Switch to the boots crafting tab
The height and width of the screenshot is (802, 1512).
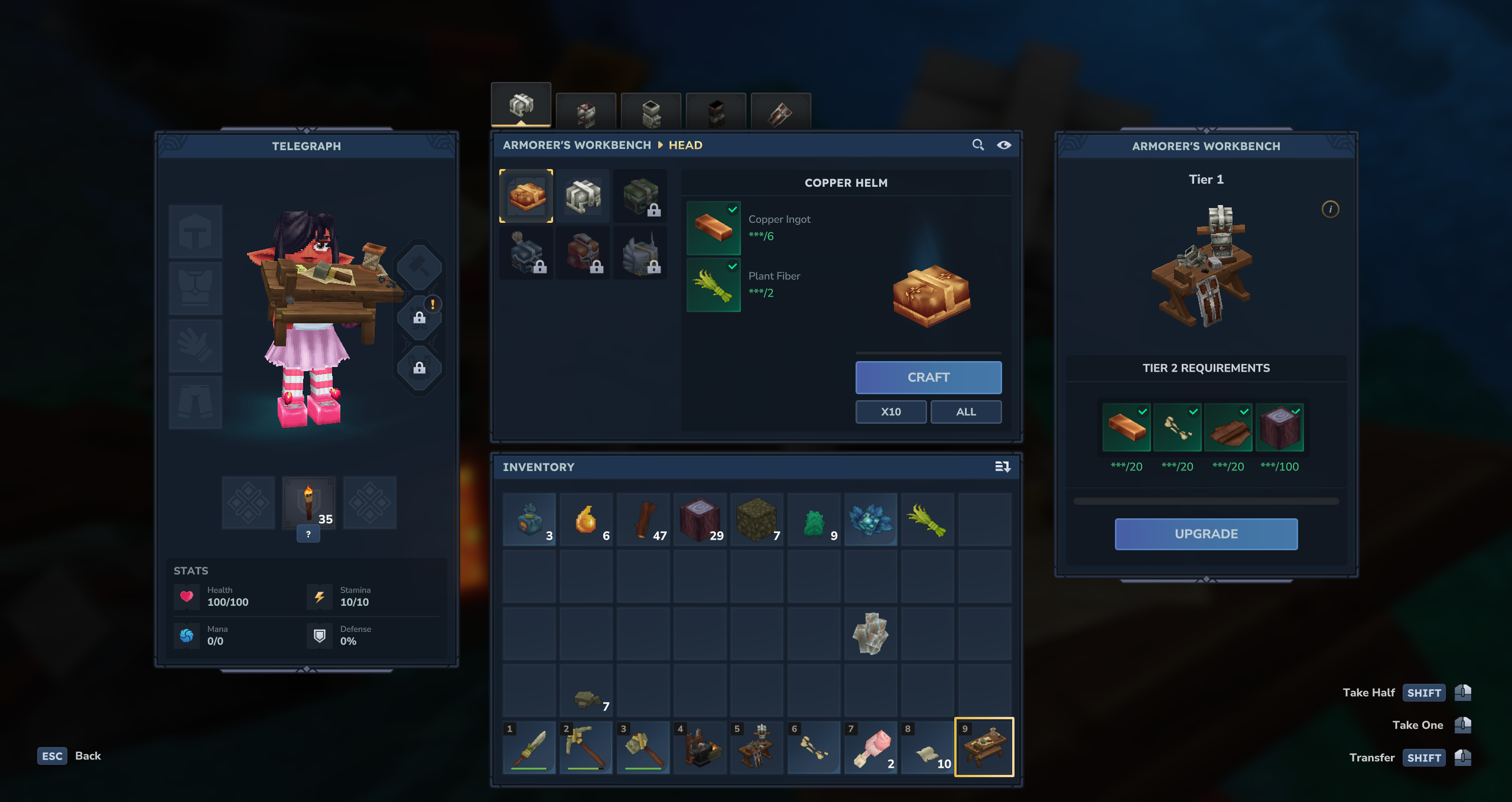tap(716, 112)
